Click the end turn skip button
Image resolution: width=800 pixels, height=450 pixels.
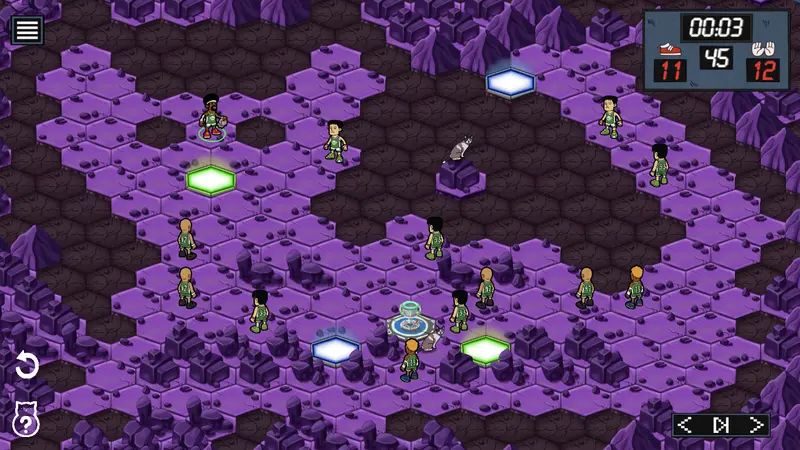pyautogui.click(x=721, y=425)
